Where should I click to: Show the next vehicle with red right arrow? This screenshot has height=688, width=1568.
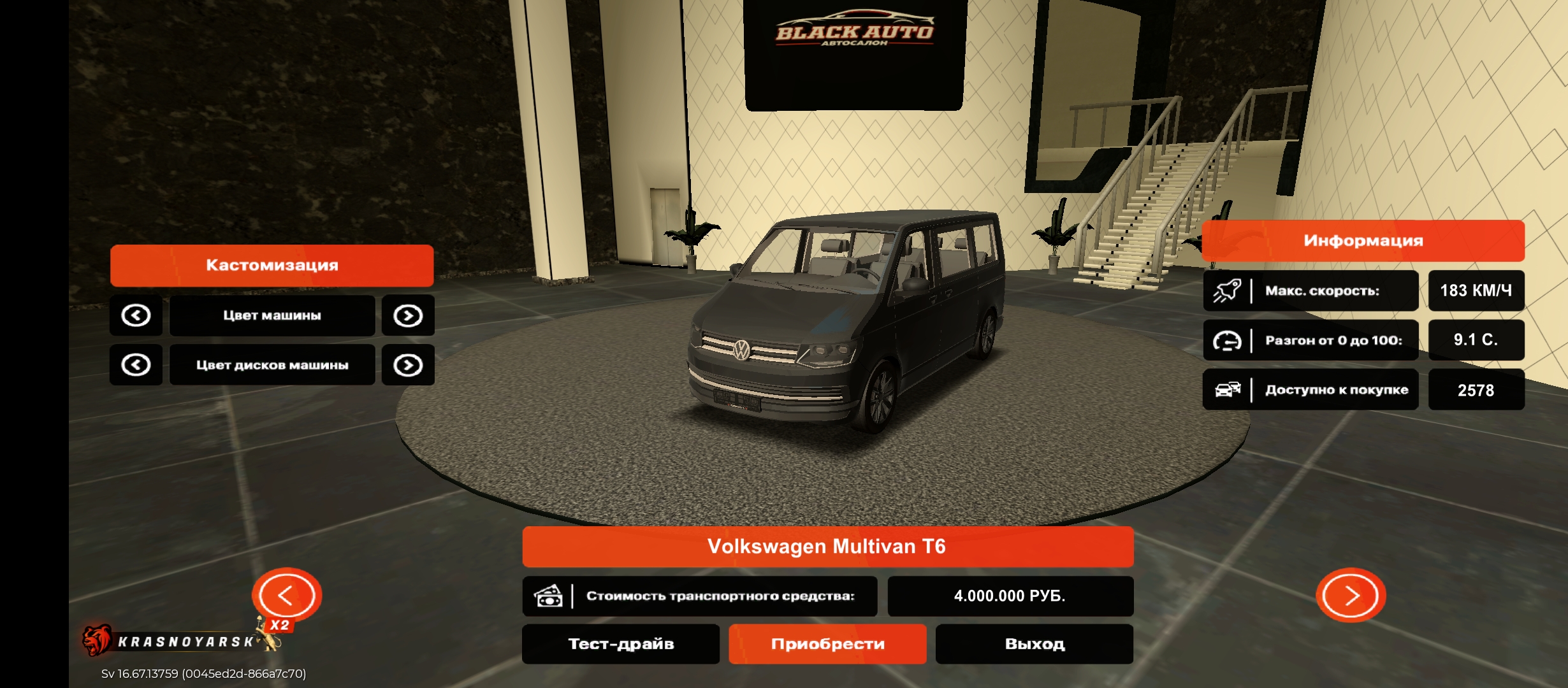tap(1351, 596)
